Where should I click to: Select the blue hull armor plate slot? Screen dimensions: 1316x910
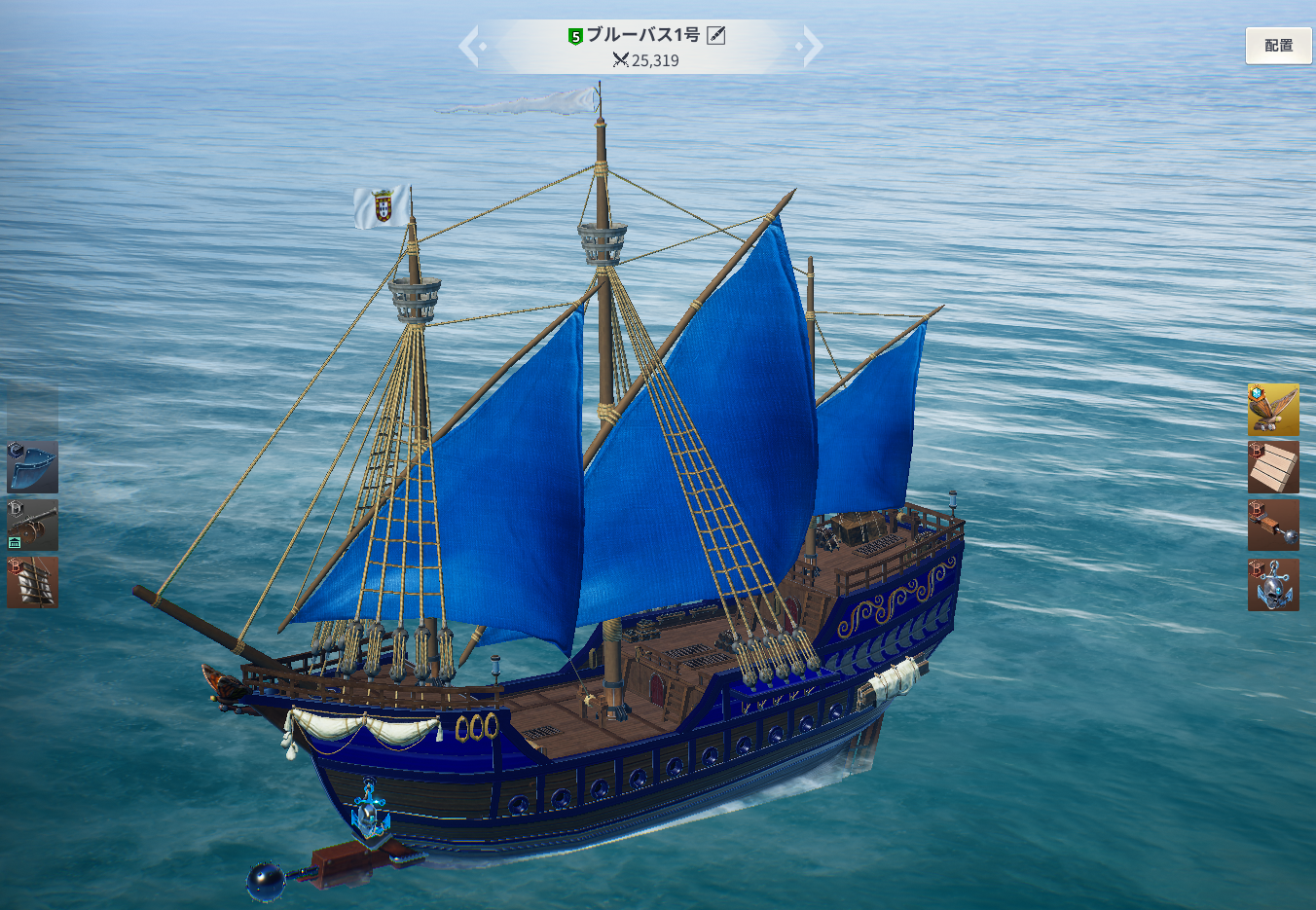[32, 467]
